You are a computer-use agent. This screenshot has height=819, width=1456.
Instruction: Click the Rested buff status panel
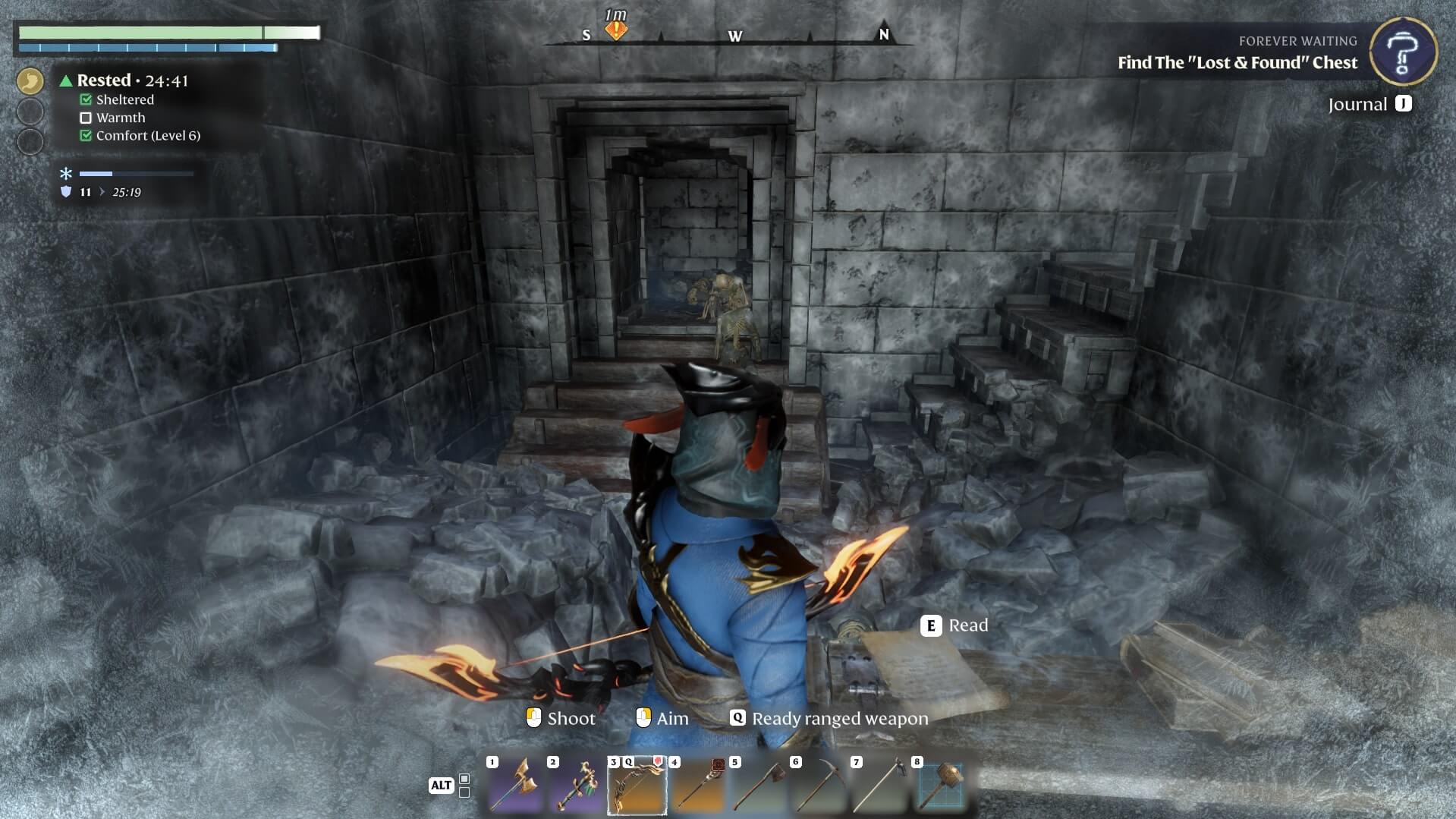coord(133,80)
